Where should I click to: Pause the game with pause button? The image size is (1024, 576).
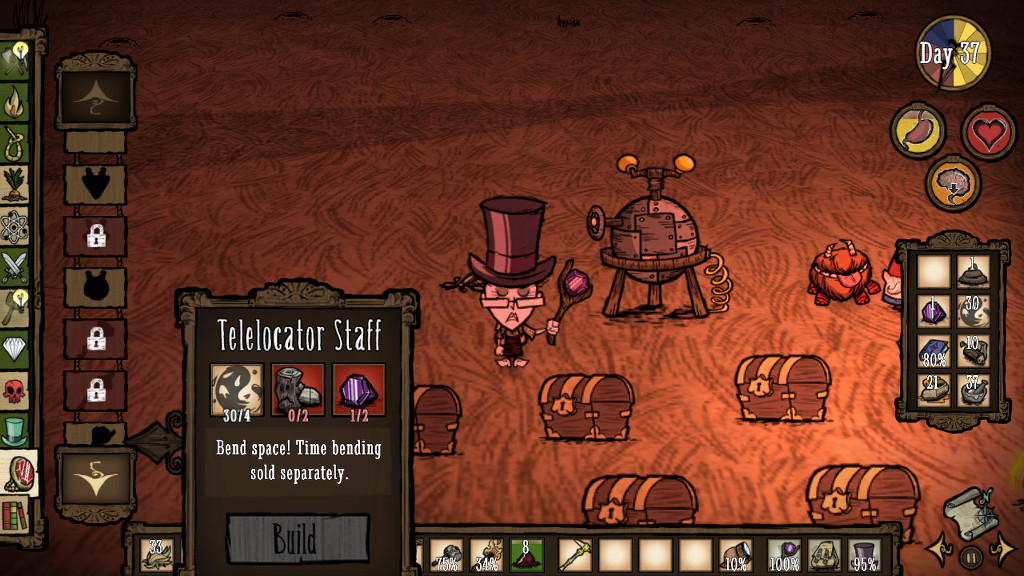pyautogui.click(x=971, y=556)
